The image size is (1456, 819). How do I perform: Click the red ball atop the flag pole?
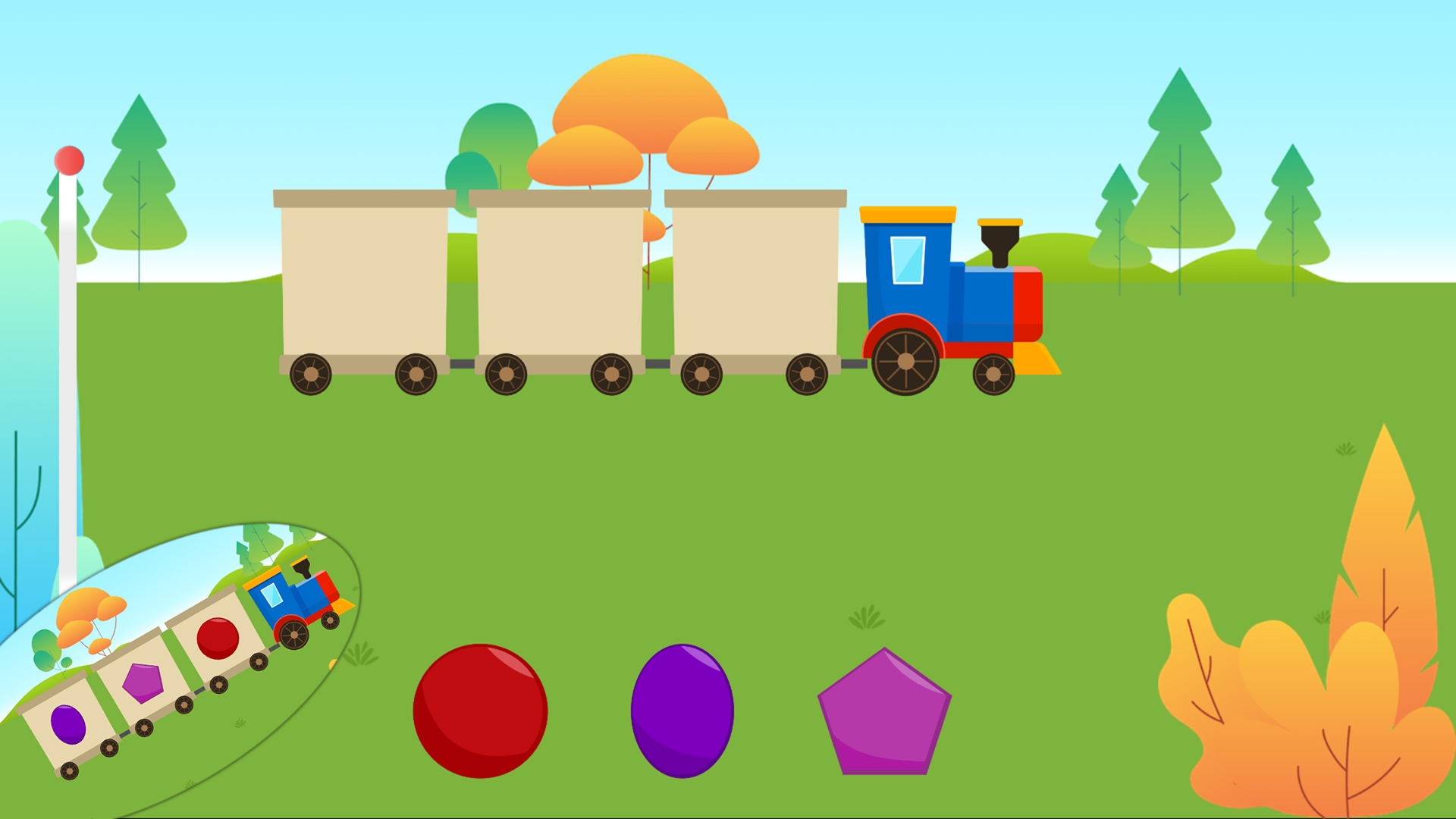(67, 161)
